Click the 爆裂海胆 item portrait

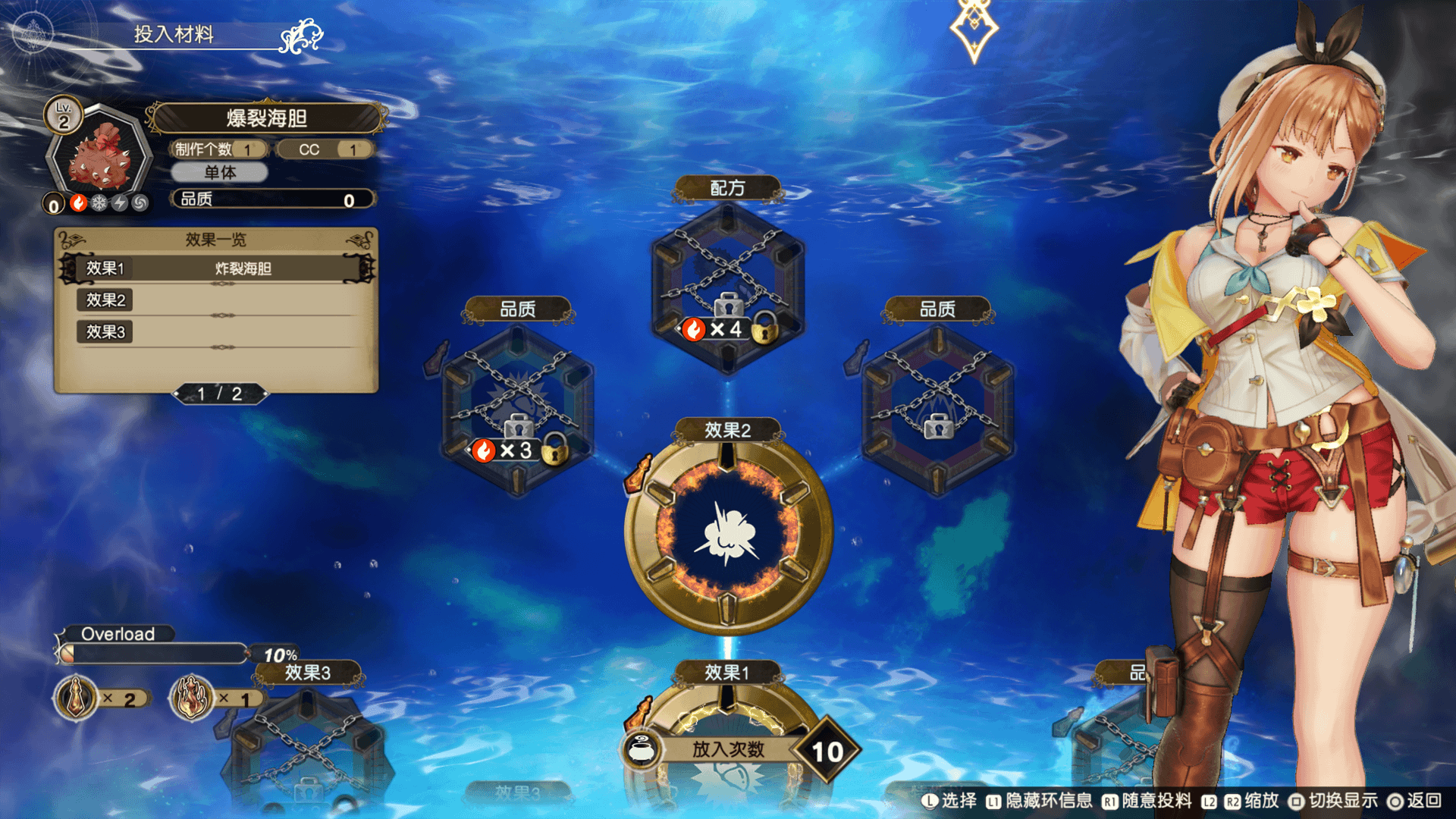coord(100,155)
